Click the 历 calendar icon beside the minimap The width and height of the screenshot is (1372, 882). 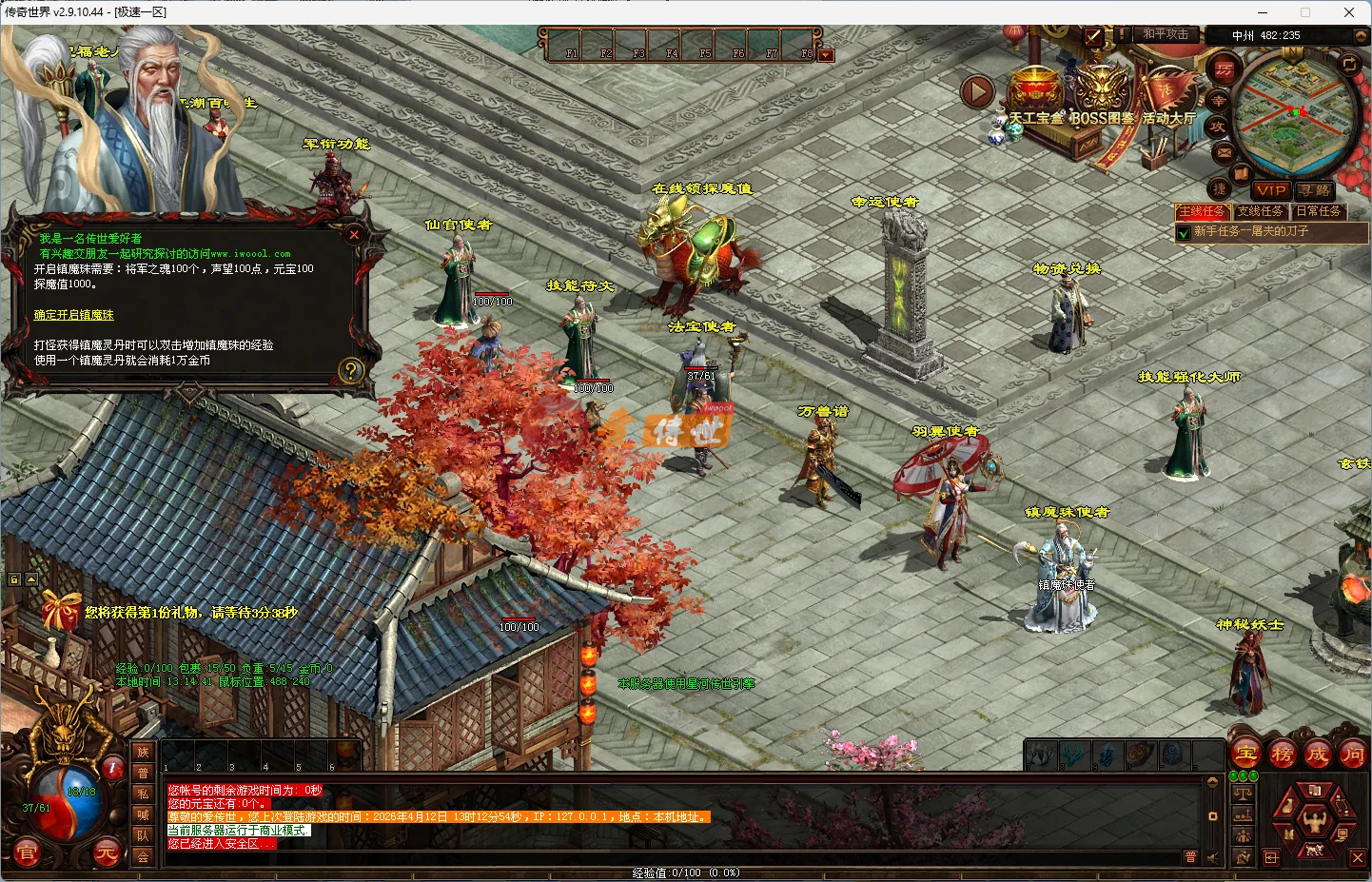pyautogui.click(x=1225, y=69)
